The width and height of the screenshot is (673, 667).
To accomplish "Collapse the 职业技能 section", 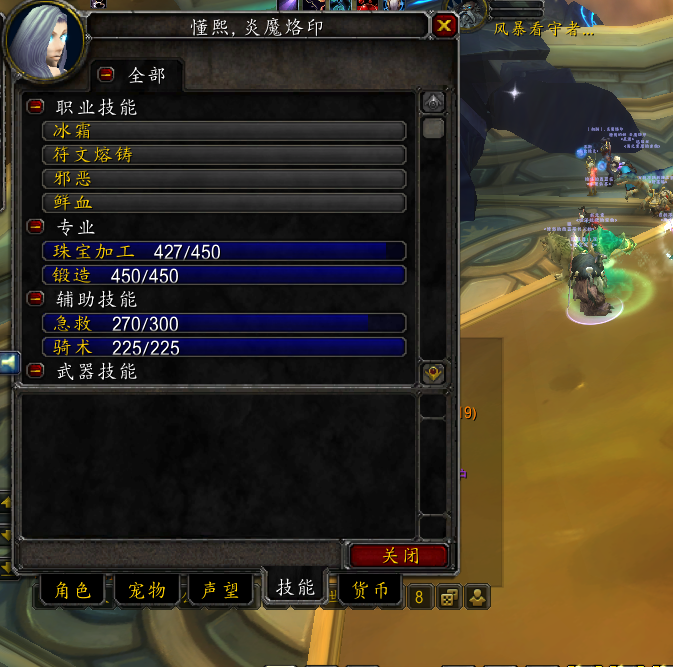I will tap(36, 106).
